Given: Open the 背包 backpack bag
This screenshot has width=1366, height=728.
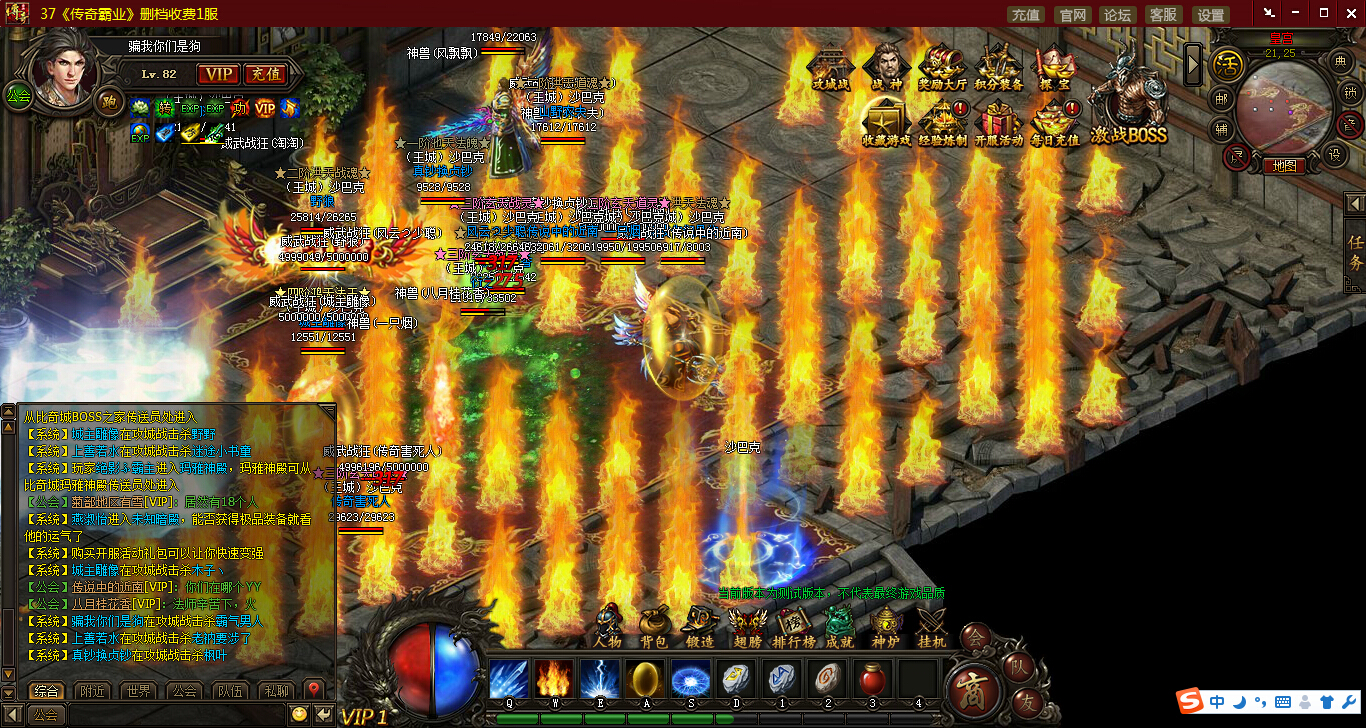Looking at the screenshot, I should tap(654, 627).
